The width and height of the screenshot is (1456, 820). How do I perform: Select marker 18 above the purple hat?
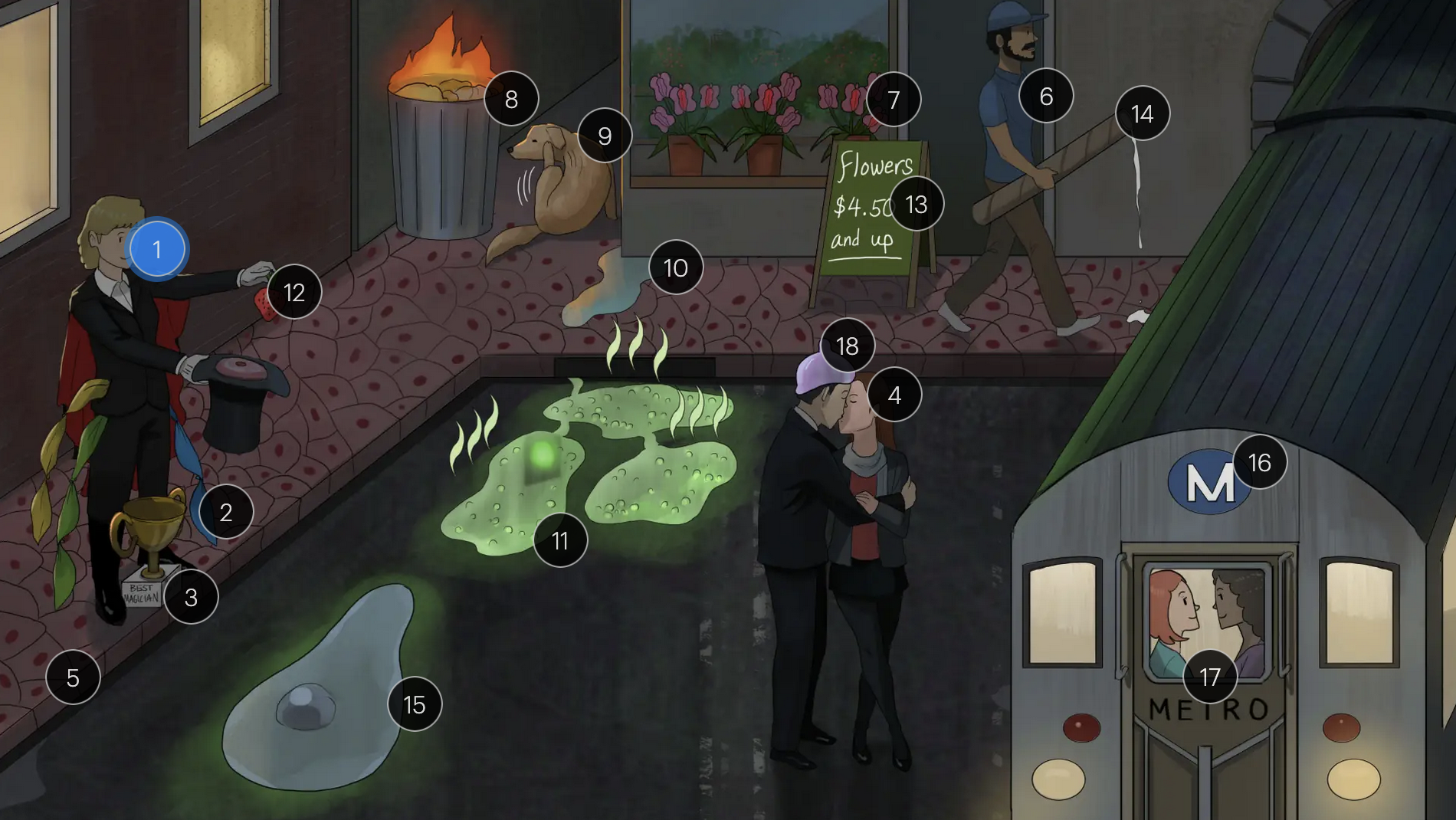(847, 346)
